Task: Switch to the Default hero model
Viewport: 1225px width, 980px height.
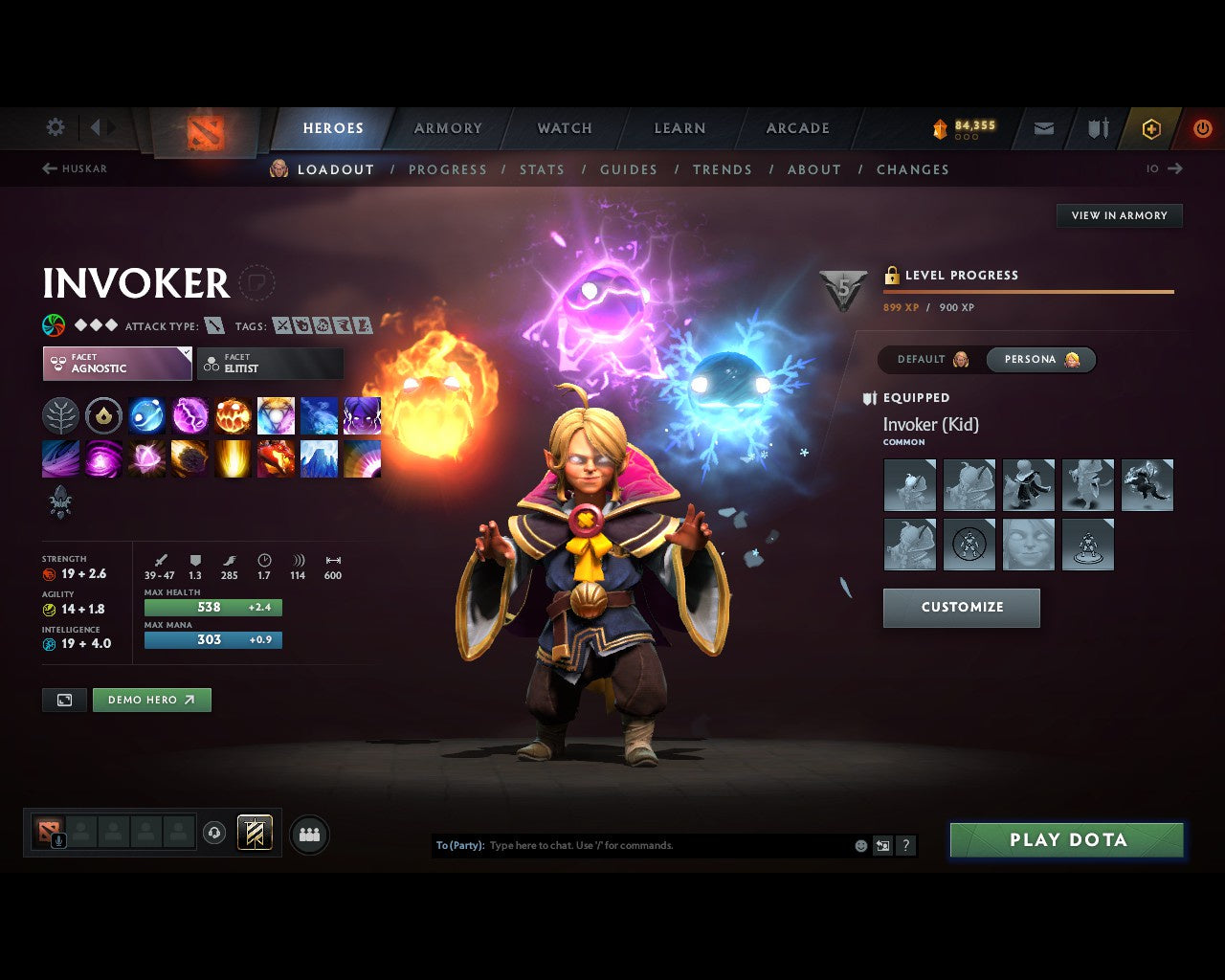Action: click(x=931, y=360)
